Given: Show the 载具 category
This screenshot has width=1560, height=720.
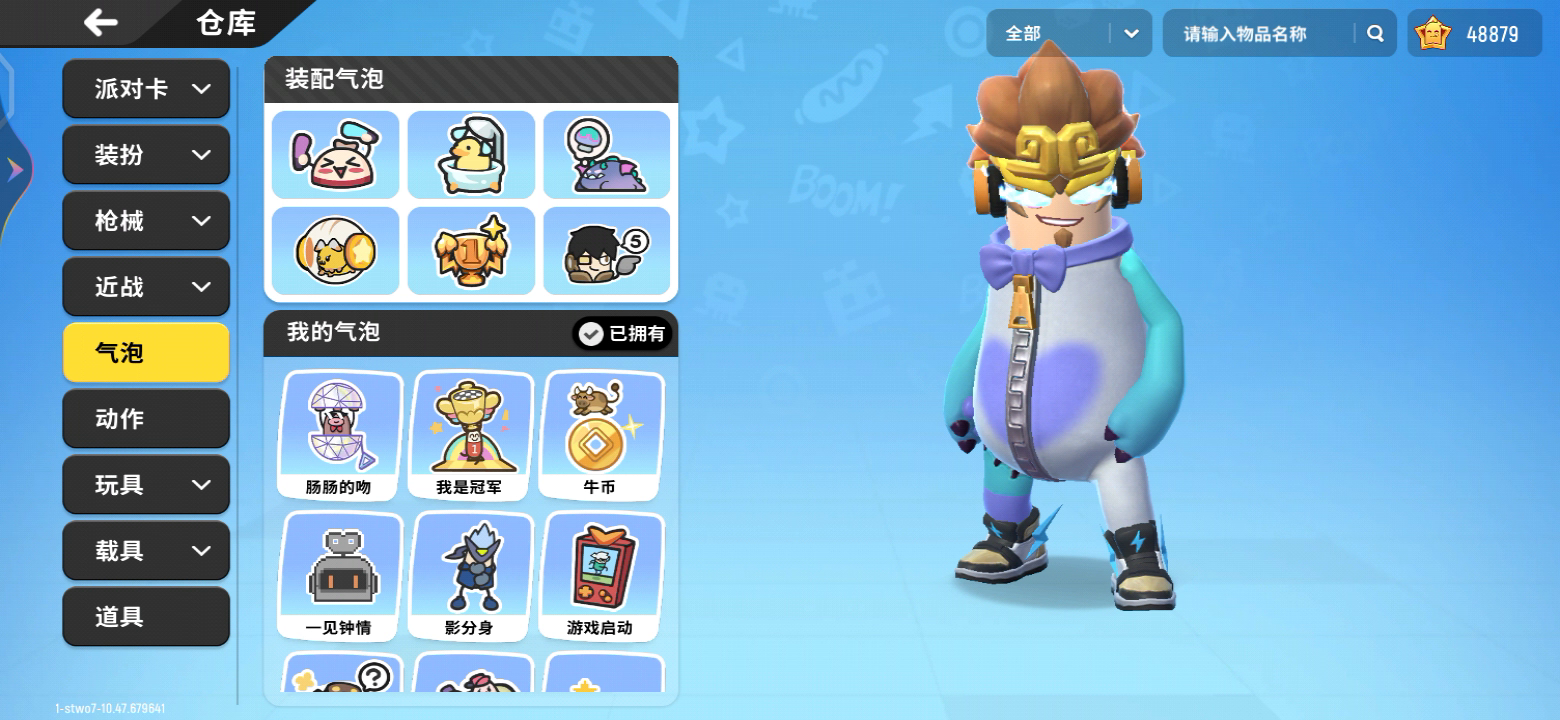Looking at the screenshot, I should [146, 551].
